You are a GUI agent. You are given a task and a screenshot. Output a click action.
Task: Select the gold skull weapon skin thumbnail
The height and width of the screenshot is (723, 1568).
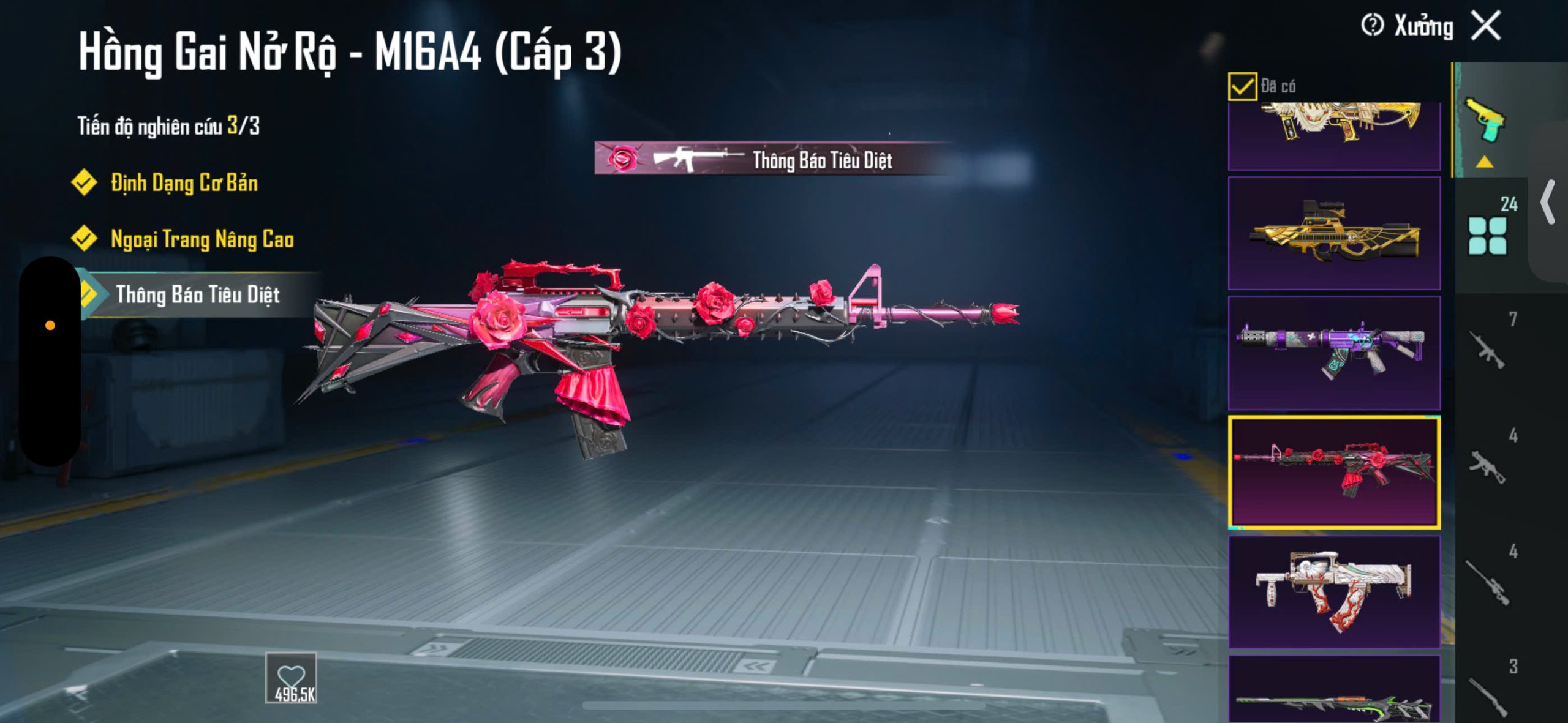pos(1334,135)
